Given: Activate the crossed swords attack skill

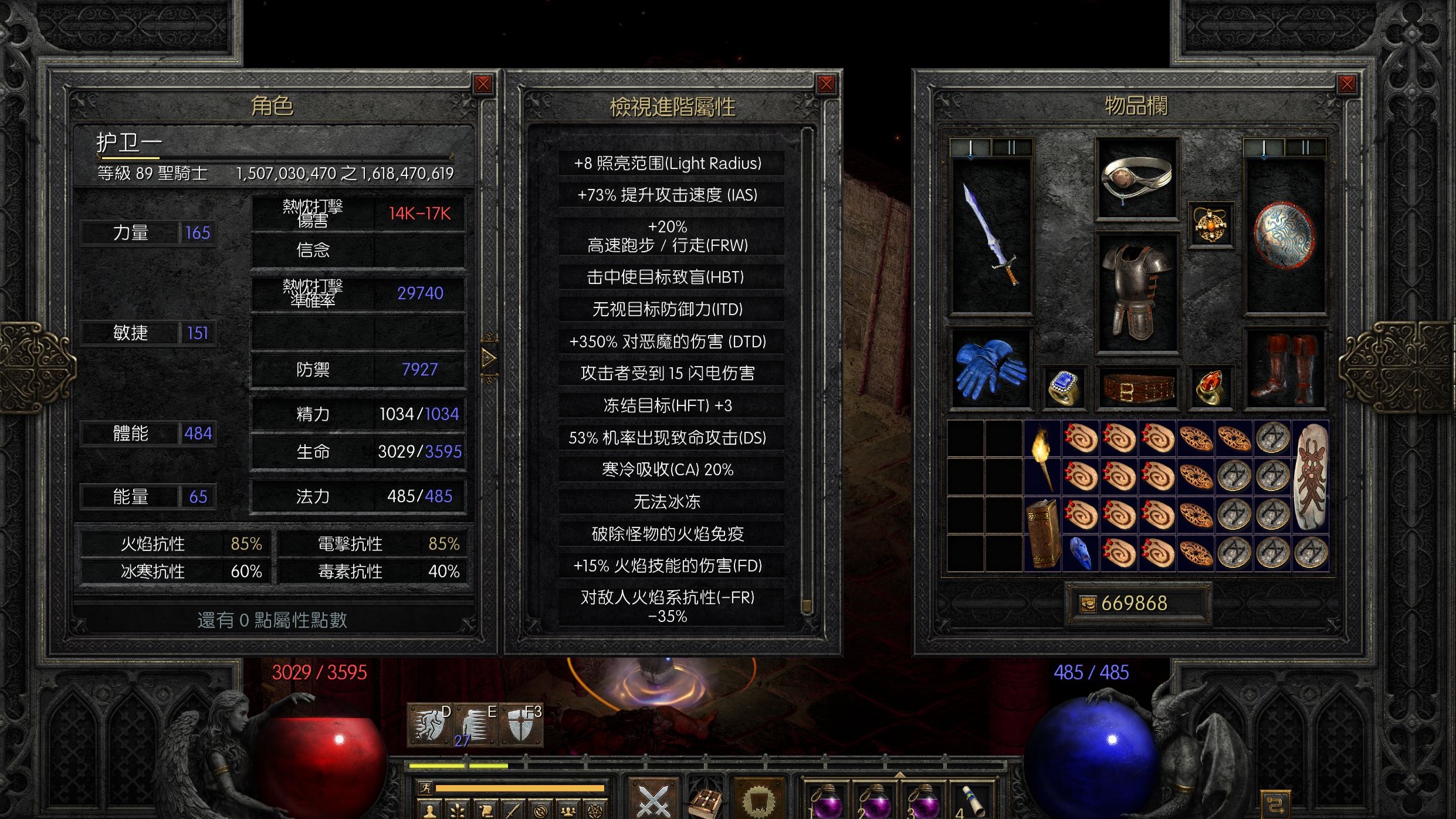Looking at the screenshot, I should pos(653,799).
